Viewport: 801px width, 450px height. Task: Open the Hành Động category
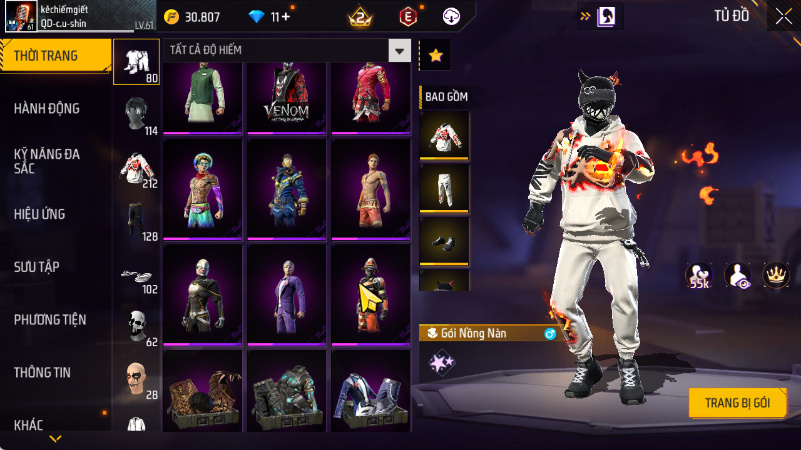(x=47, y=108)
